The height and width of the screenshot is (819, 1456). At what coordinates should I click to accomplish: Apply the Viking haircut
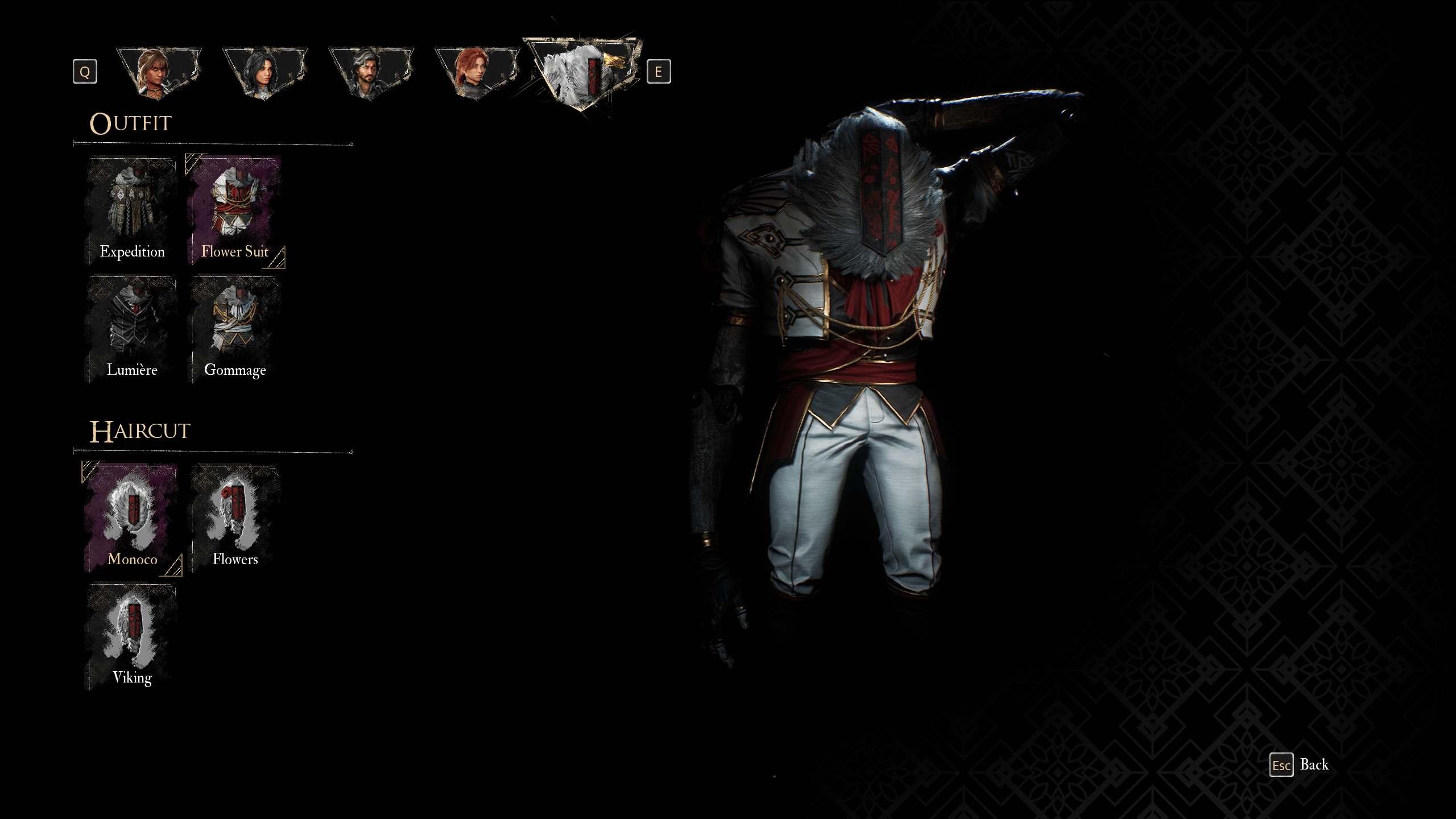click(131, 637)
